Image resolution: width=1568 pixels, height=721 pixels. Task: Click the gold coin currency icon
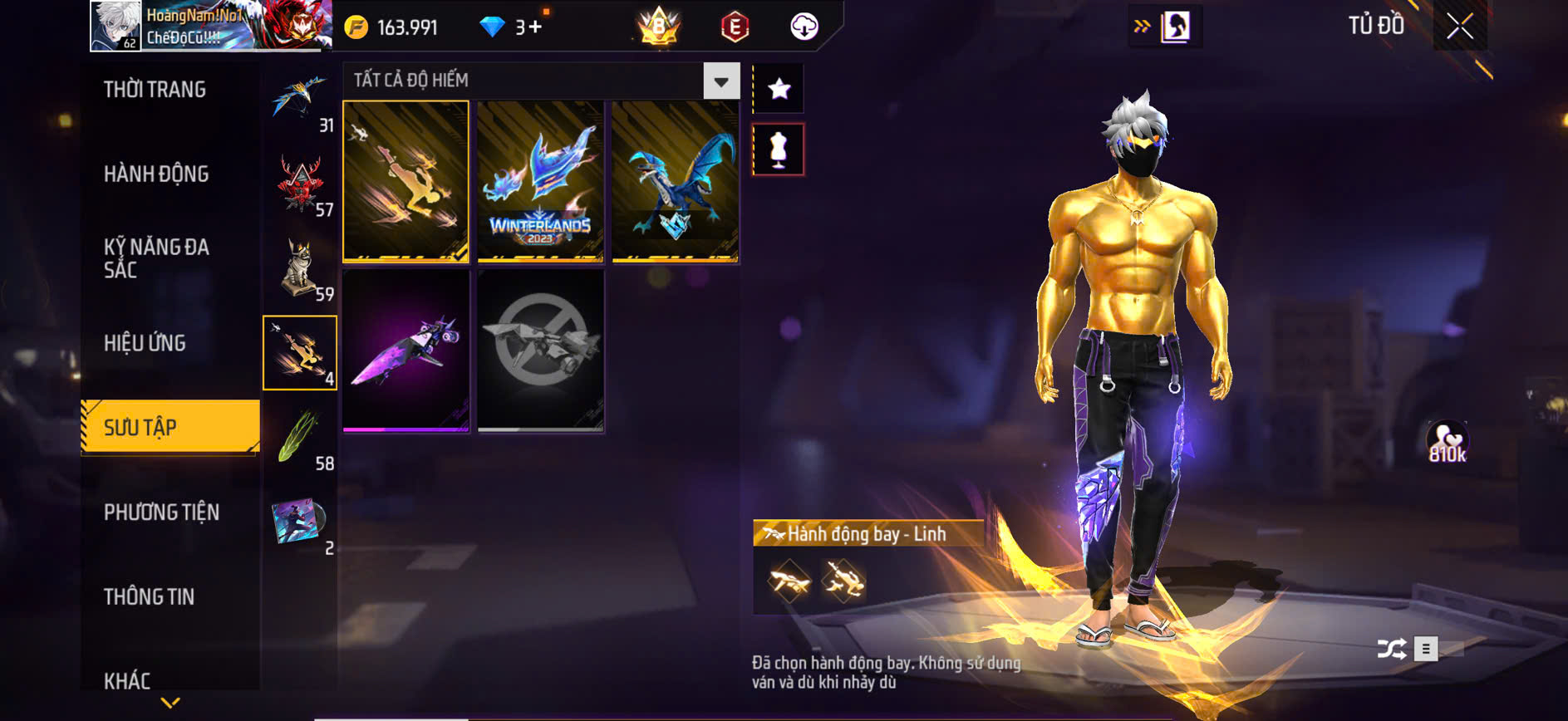(357, 26)
